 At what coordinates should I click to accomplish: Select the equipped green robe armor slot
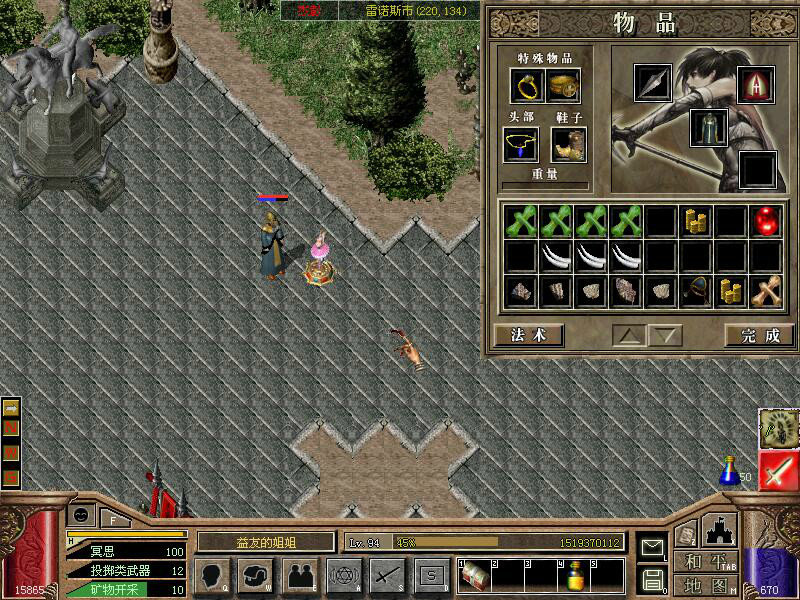click(708, 128)
